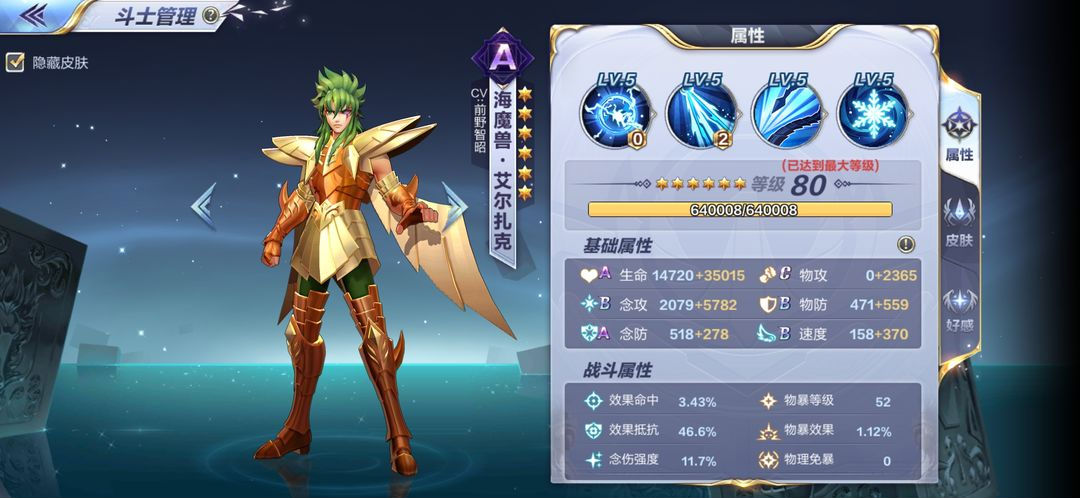Click the purple A rank badge

point(503,57)
